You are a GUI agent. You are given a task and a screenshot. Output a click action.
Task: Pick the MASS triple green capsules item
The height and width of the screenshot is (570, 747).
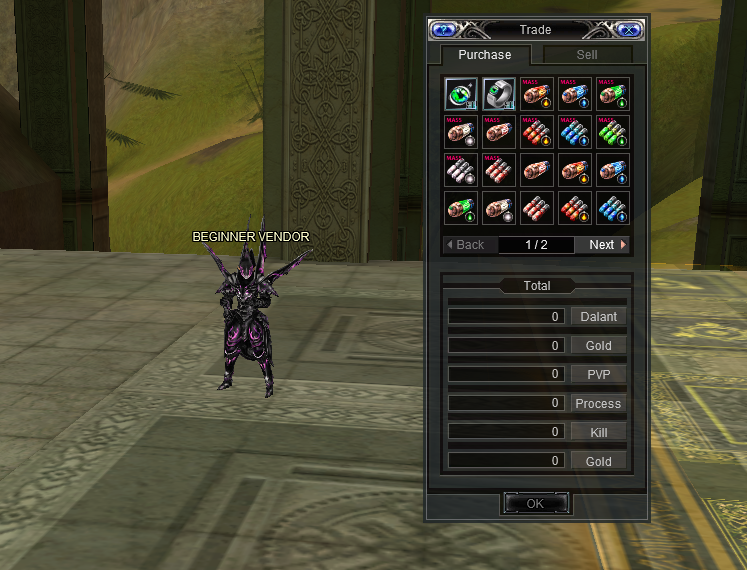pos(612,131)
